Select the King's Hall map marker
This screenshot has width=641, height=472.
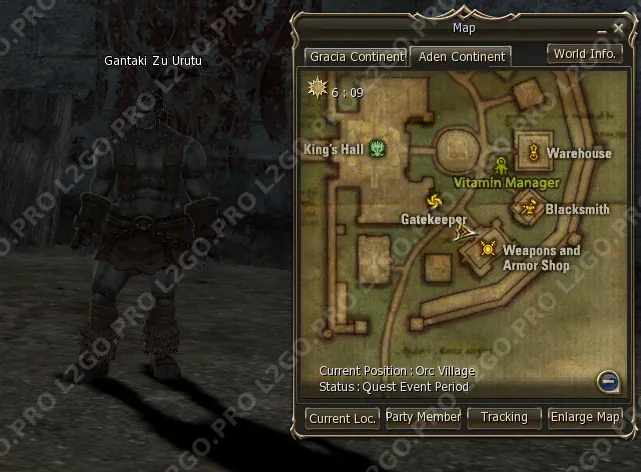click(x=378, y=150)
